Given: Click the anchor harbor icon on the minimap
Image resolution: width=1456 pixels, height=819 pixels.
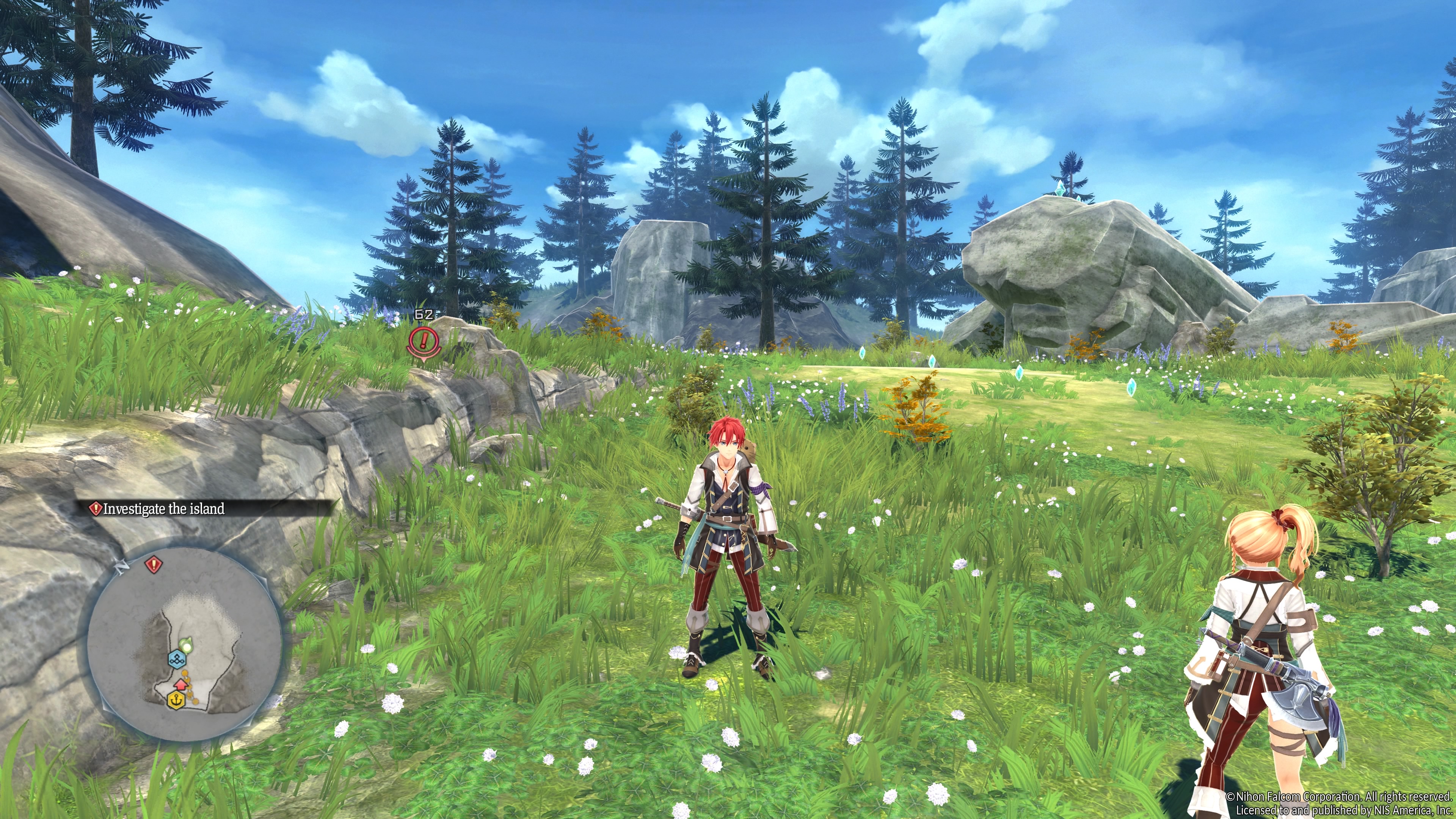Looking at the screenshot, I should pos(176,700).
